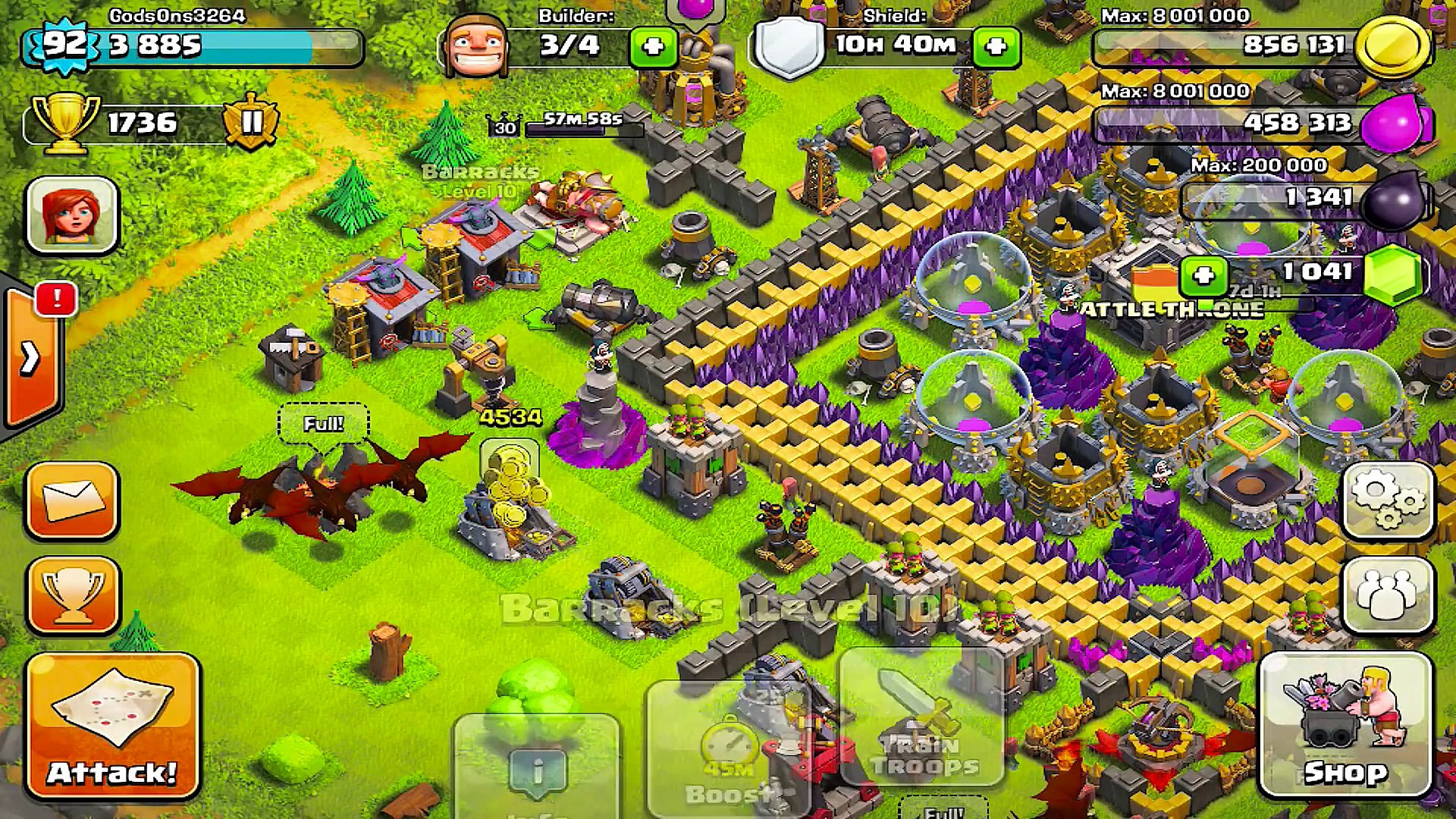The width and height of the screenshot is (1456, 819).
Task: Open the red-haired Valkyrie portrait button
Action: (x=73, y=215)
